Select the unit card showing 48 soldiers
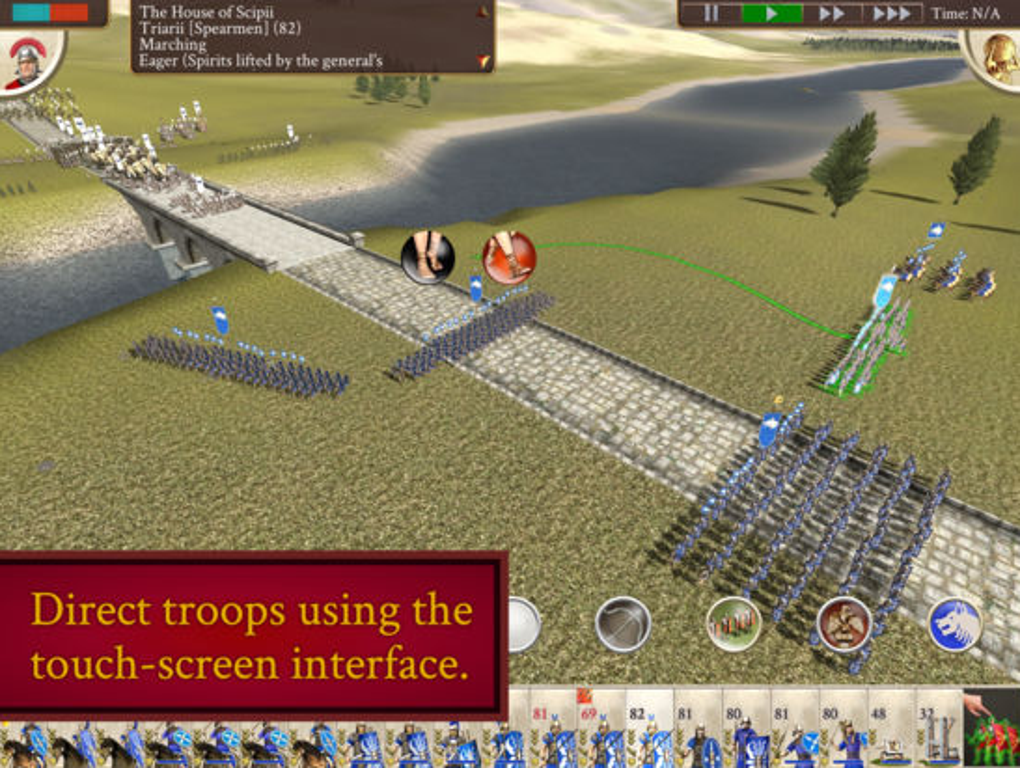The height and width of the screenshot is (768, 1020). pos(891,729)
